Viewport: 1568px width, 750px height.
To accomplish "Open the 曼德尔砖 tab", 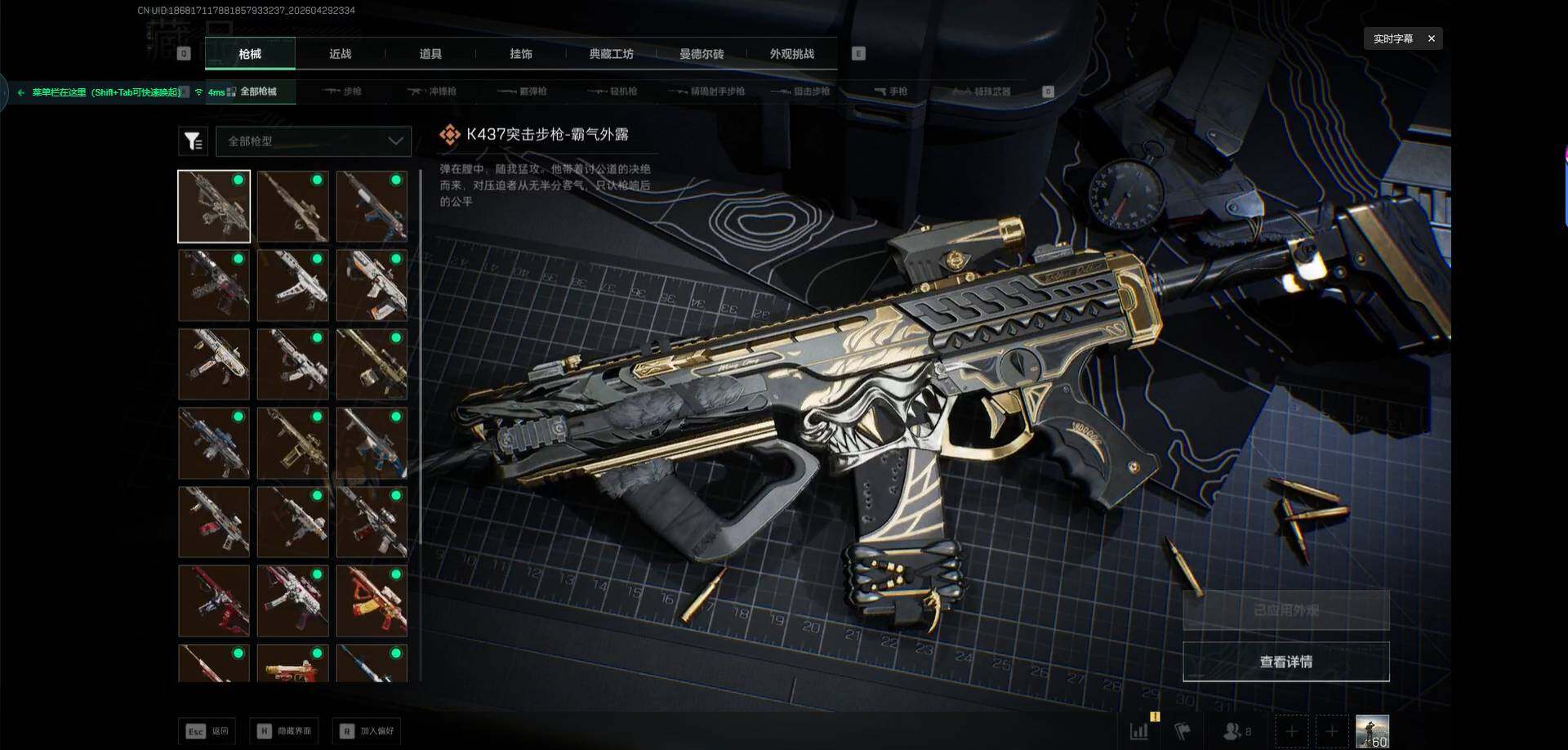I will (x=702, y=54).
